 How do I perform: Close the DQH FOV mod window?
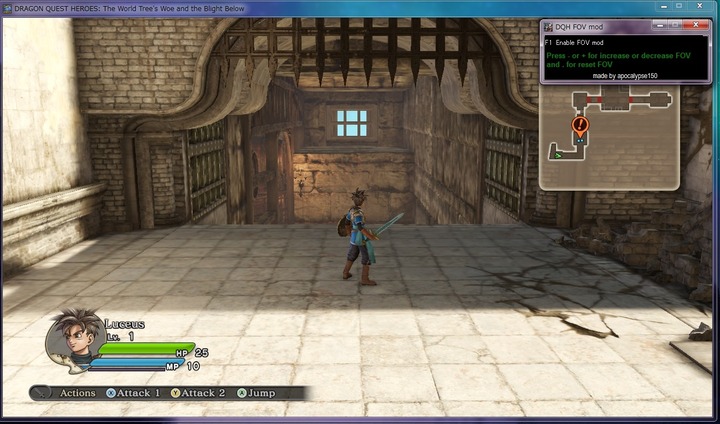(695, 24)
